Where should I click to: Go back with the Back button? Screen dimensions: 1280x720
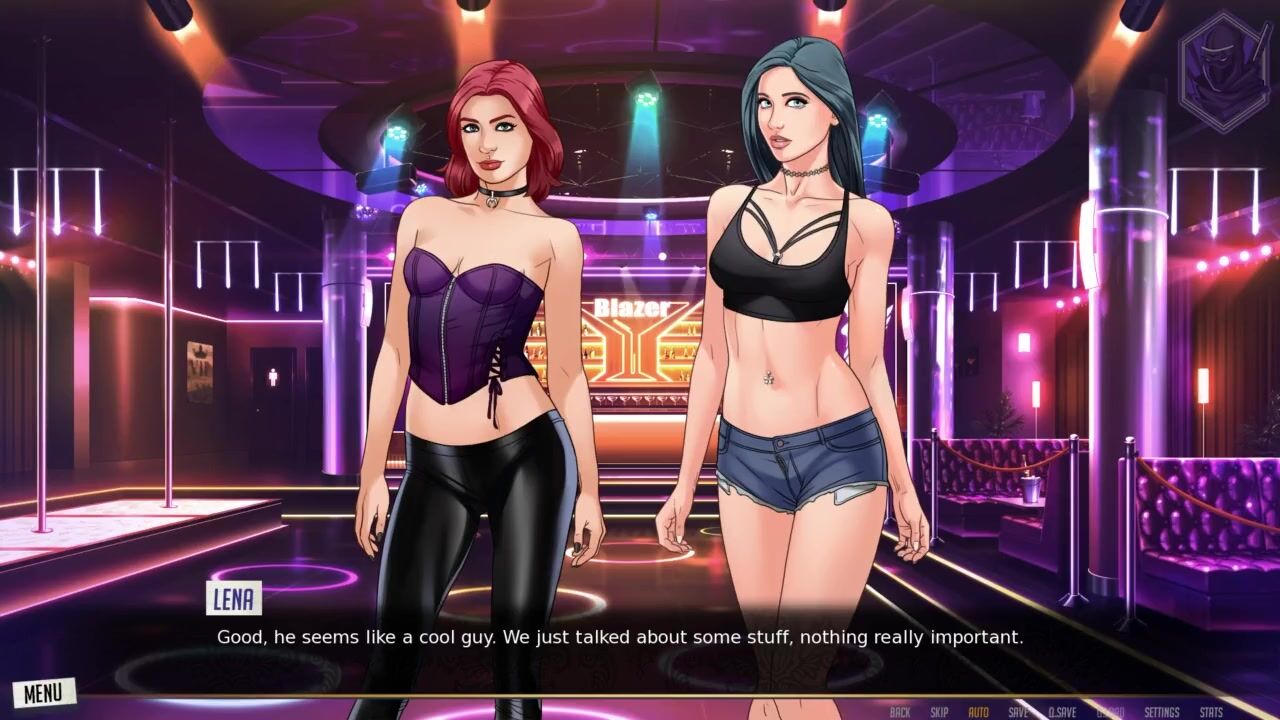point(900,712)
